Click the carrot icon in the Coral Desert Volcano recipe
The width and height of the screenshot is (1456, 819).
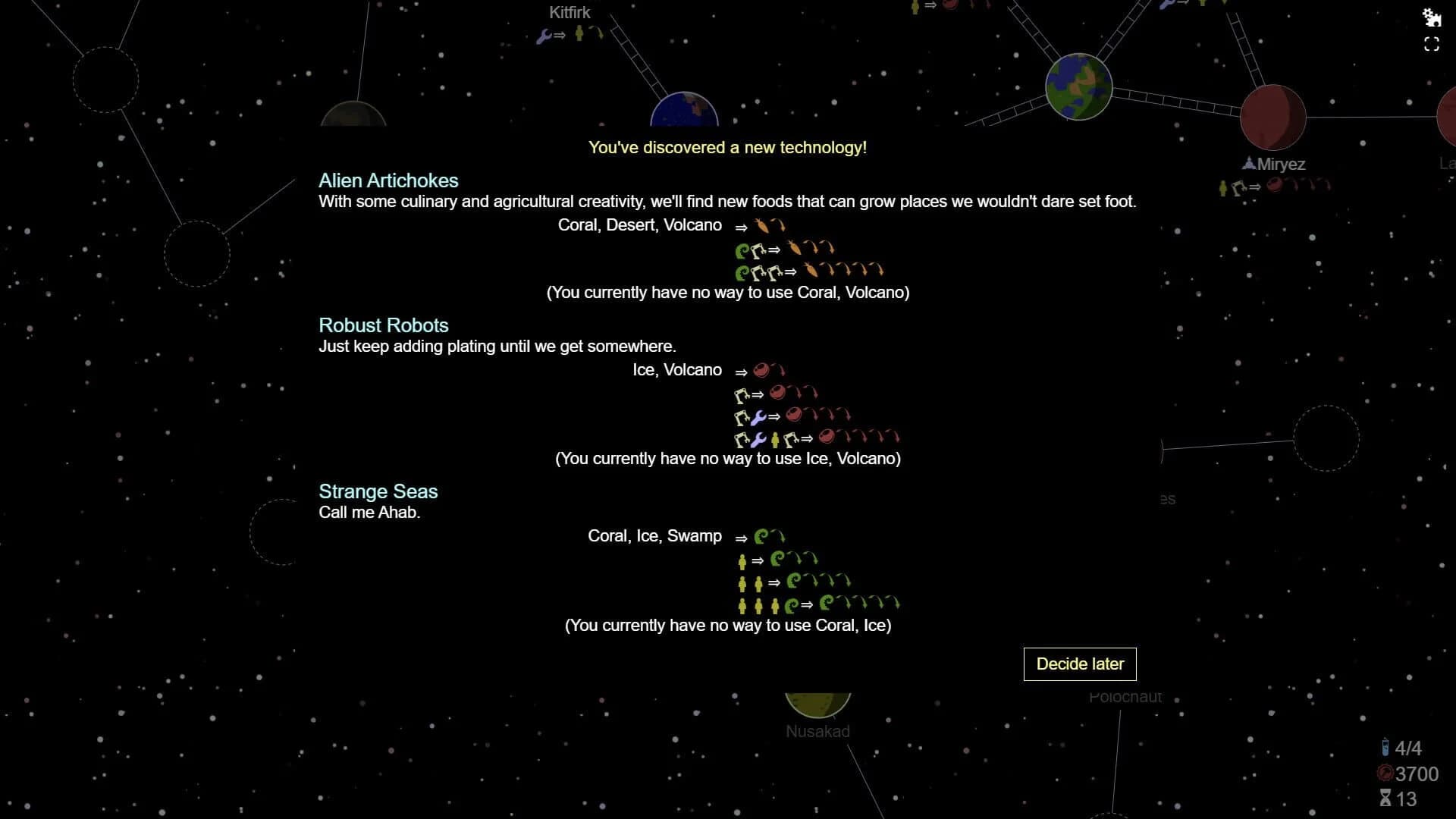(760, 224)
